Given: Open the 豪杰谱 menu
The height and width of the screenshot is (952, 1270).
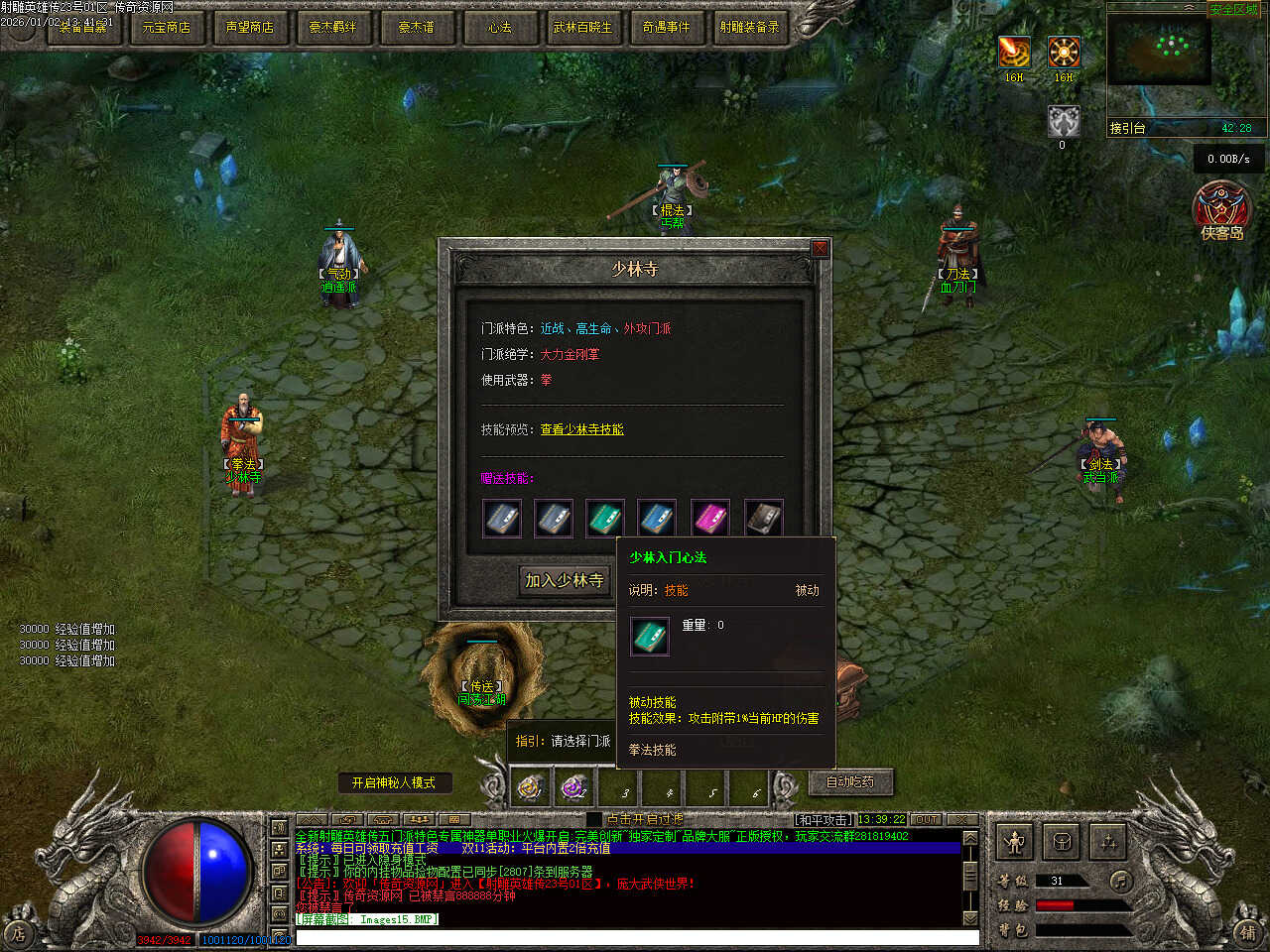Looking at the screenshot, I should coord(416,27).
